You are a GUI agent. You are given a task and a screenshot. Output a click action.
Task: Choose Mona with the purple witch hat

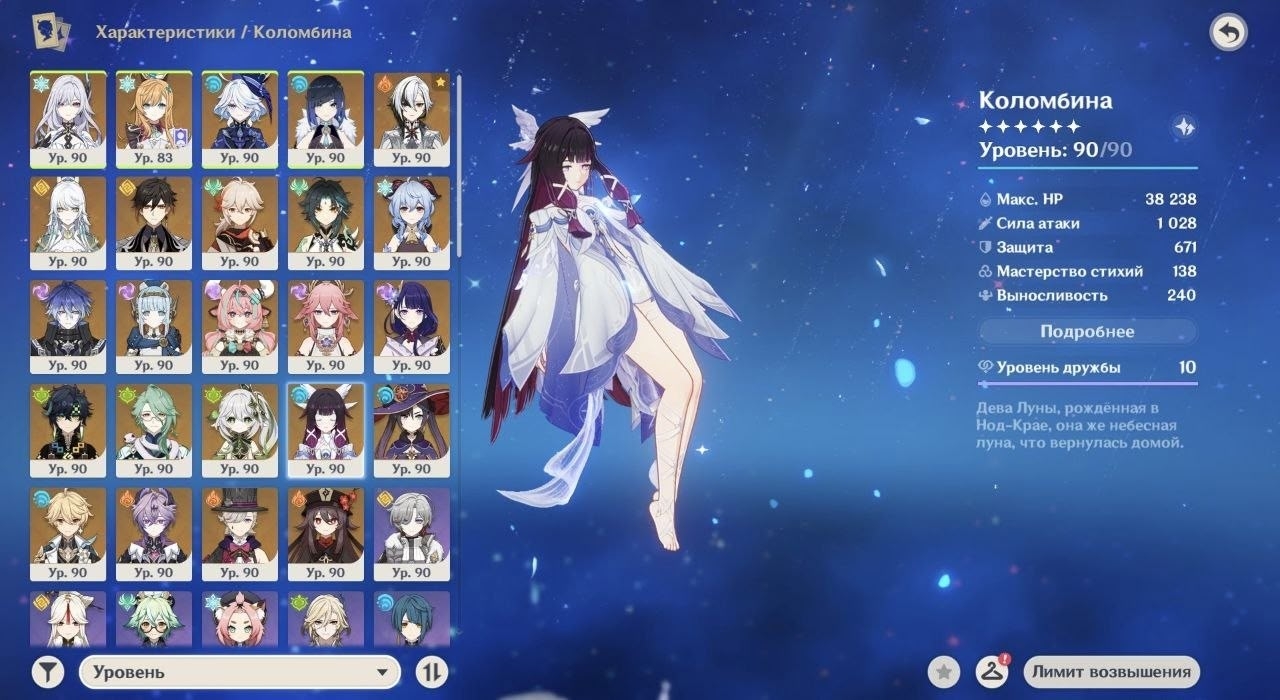412,430
